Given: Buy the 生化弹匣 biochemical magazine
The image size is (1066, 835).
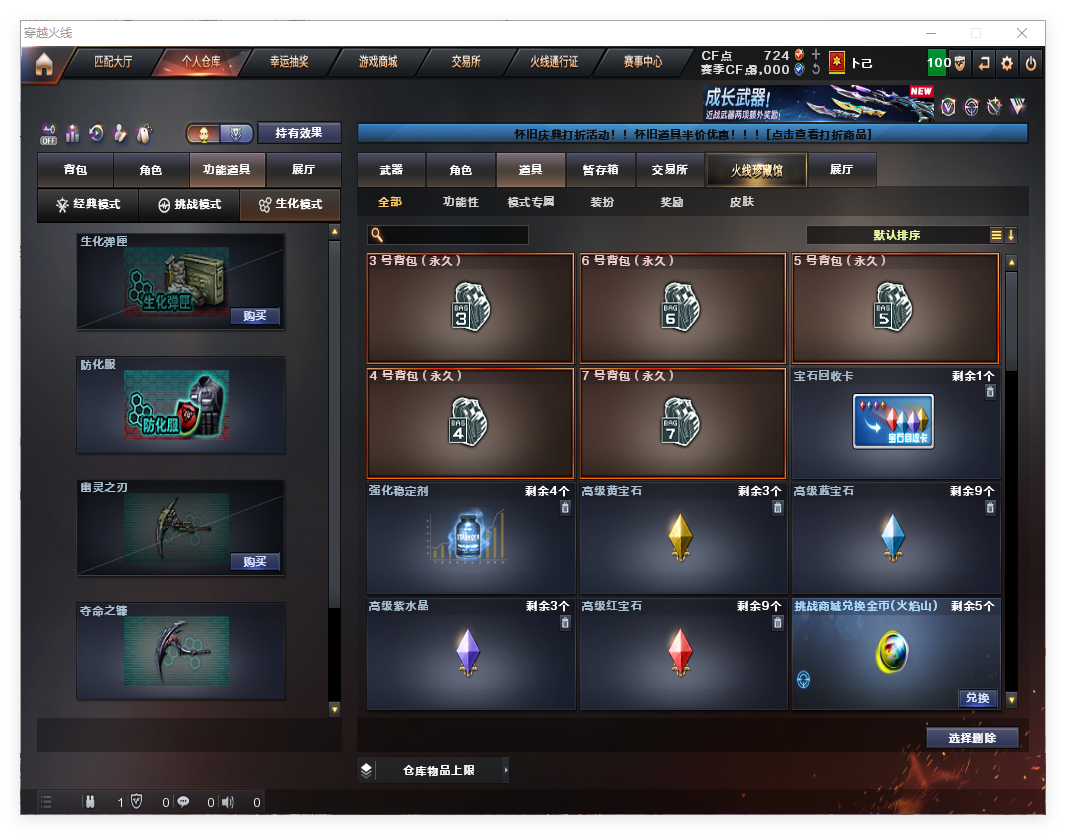Looking at the screenshot, I should [255, 316].
